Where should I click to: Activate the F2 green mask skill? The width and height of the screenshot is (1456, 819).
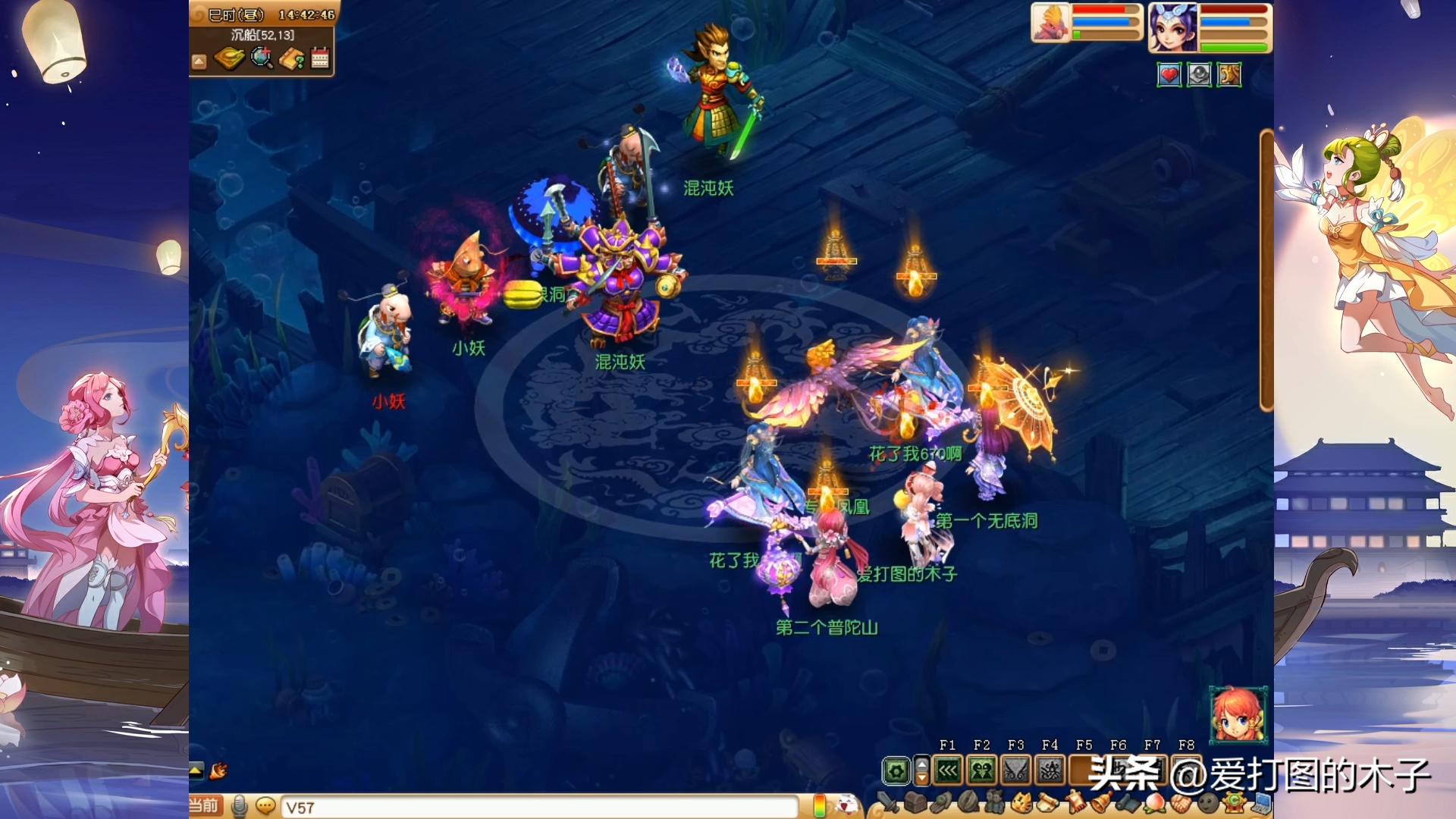981,771
